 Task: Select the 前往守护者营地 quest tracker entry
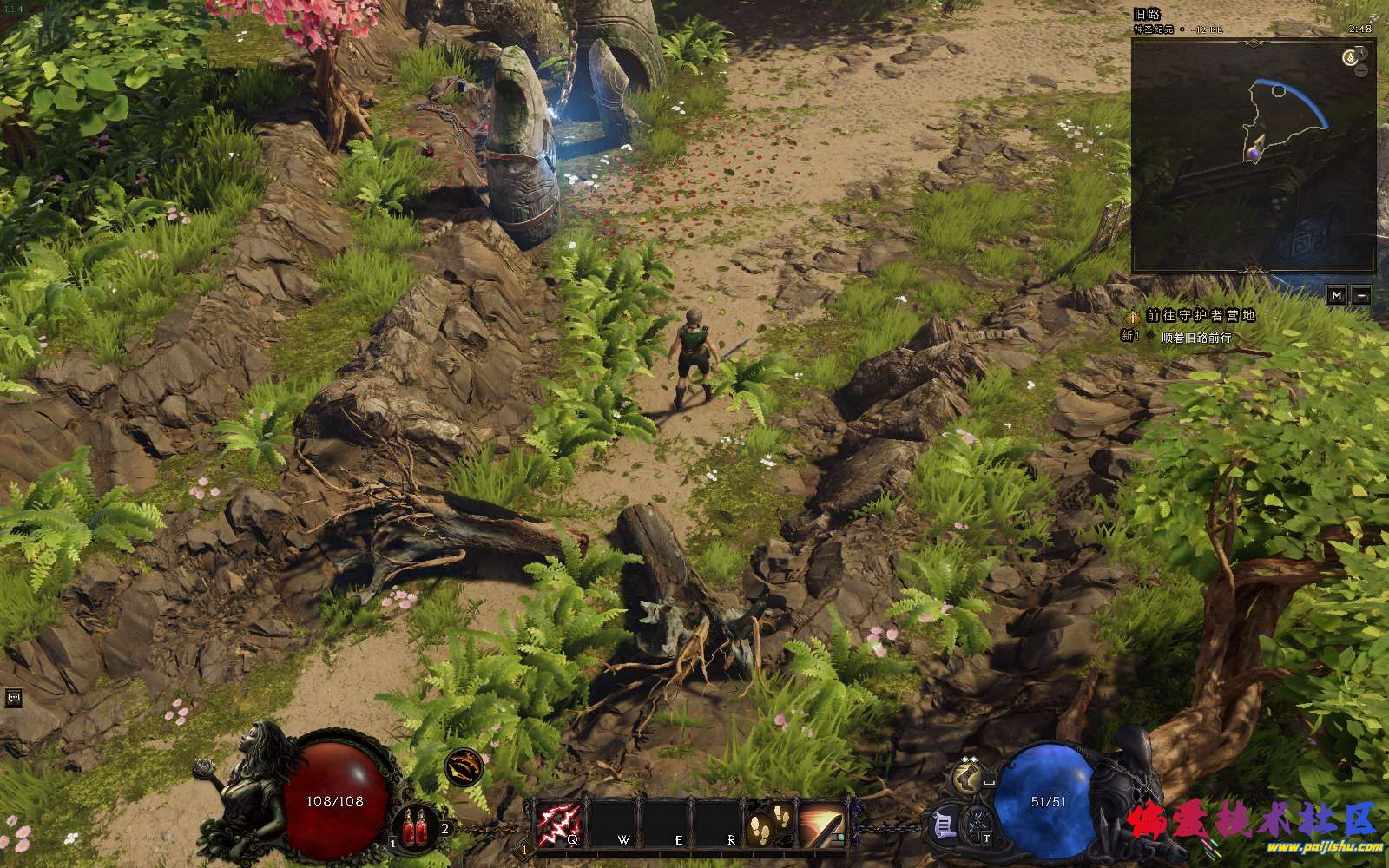point(1200,316)
